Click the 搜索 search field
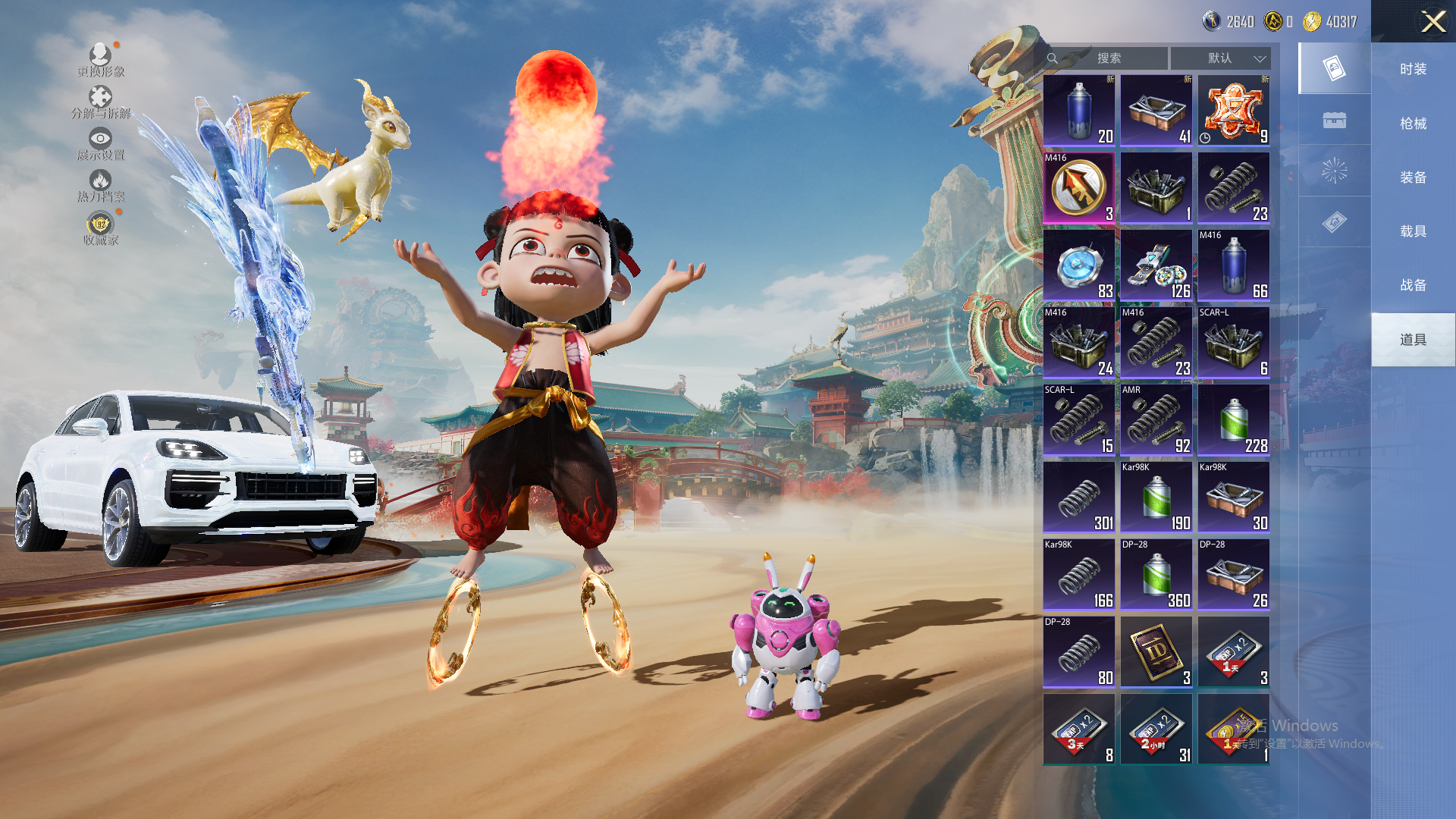 point(1108,58)
